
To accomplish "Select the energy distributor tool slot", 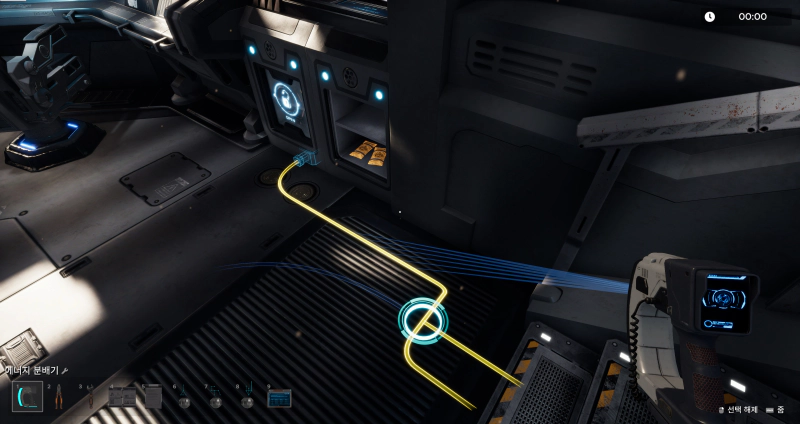I will [27, 397].
